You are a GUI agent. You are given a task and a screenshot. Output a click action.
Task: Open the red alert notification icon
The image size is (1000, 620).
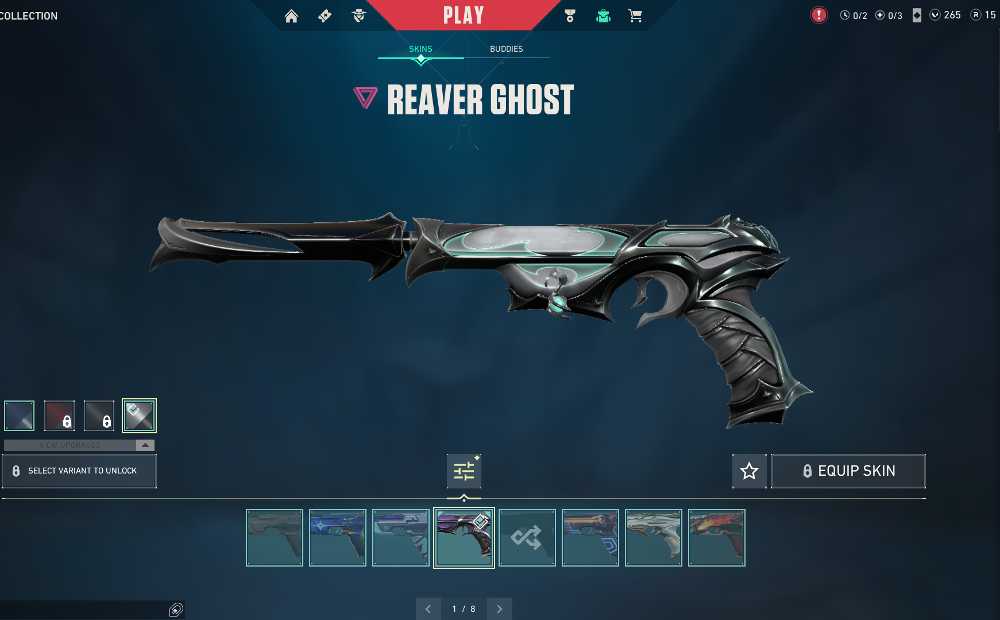819,15
